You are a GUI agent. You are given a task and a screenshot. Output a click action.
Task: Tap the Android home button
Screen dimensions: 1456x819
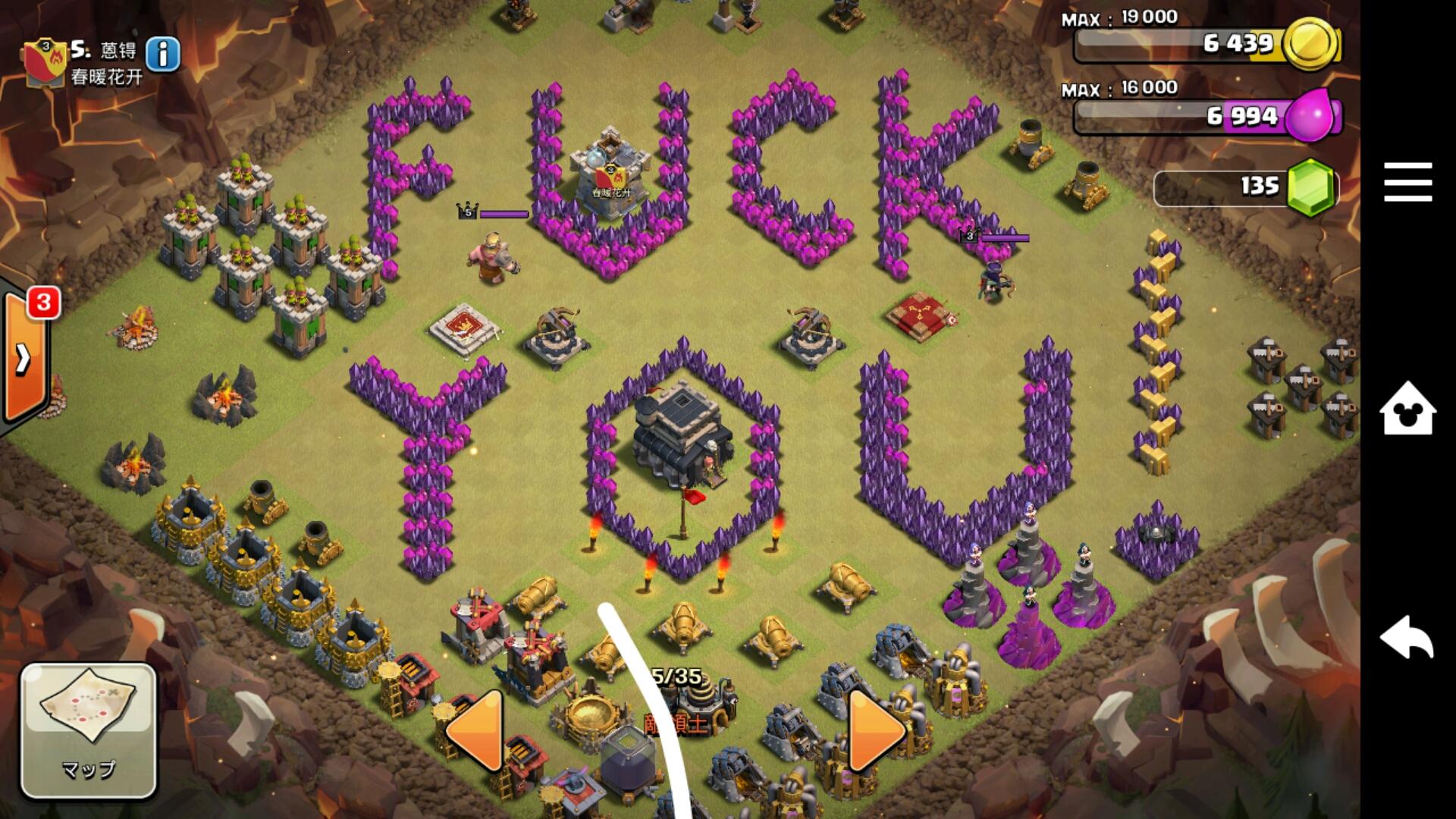tap(1407, 408)
